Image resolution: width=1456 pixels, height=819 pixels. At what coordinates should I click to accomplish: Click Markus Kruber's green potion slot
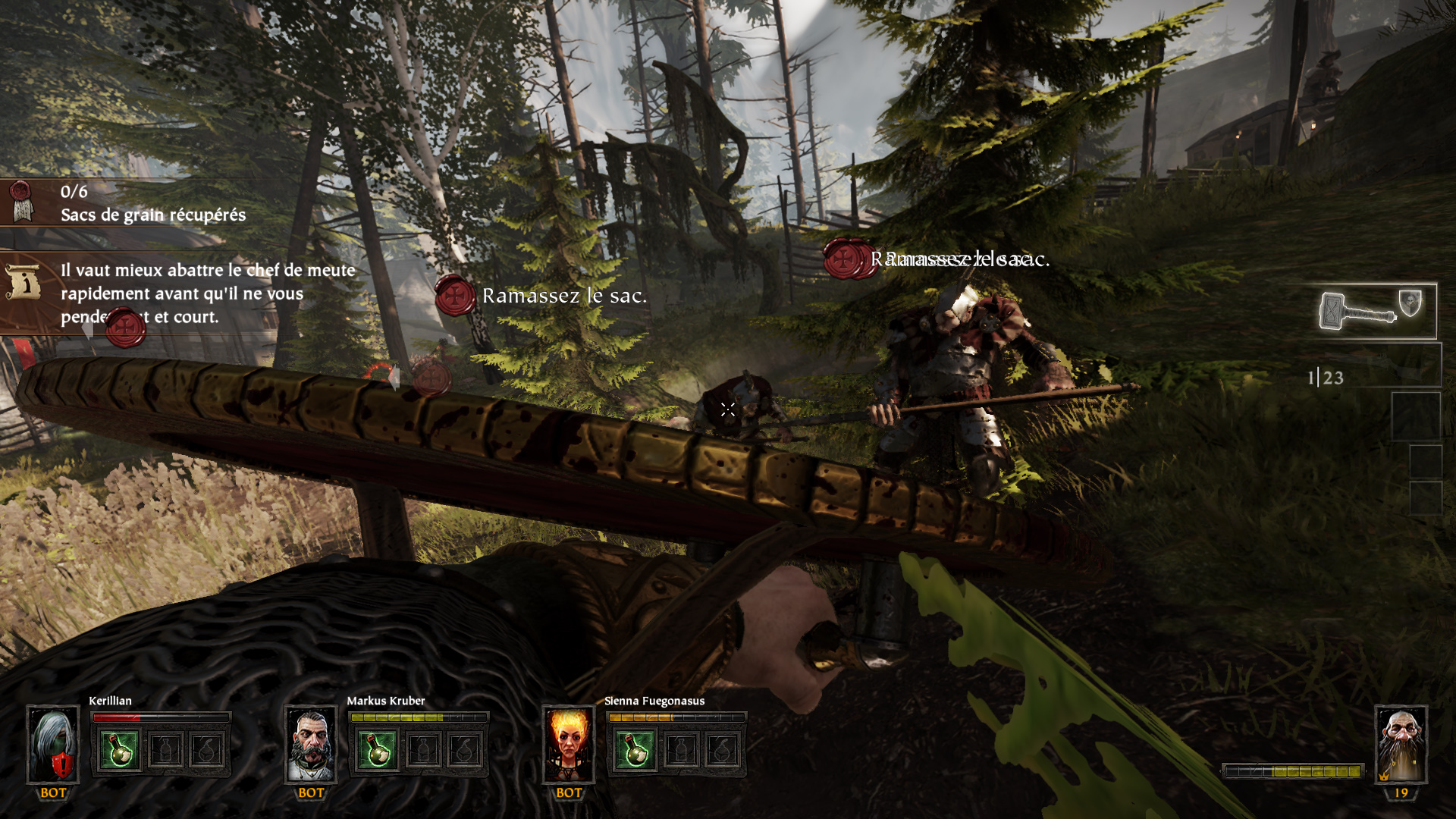click(378, 749)
